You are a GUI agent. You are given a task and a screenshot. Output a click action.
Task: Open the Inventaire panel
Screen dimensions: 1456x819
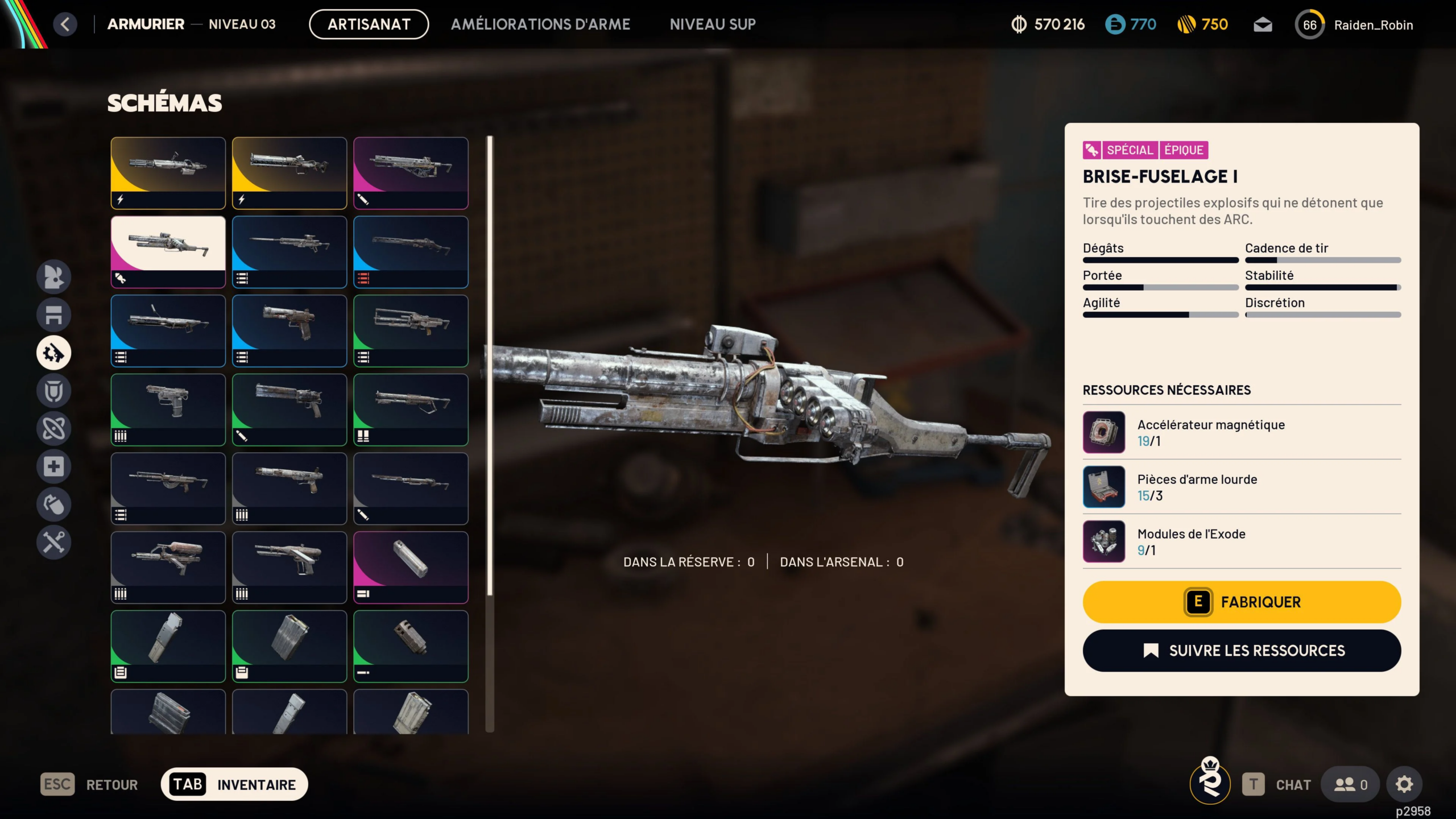[x=234, y=784]
